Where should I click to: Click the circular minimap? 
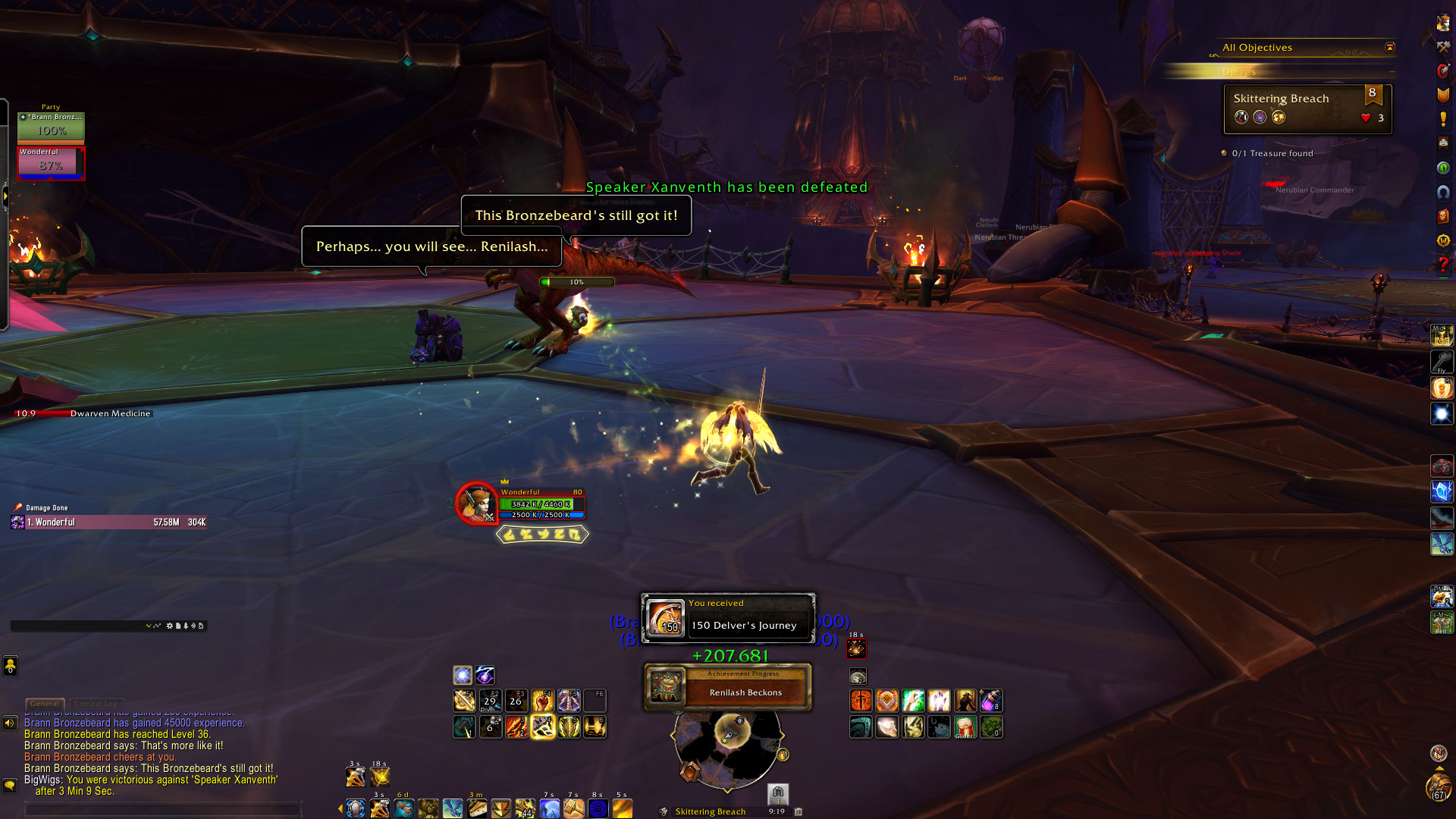coord(726,747)
